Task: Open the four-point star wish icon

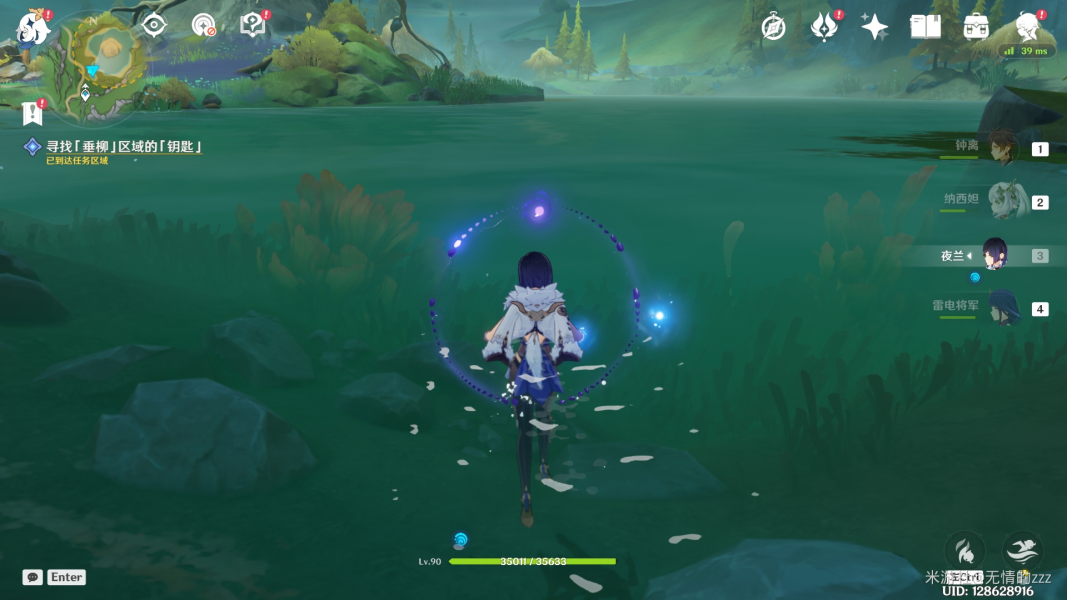Action: (x=874, y=27)
